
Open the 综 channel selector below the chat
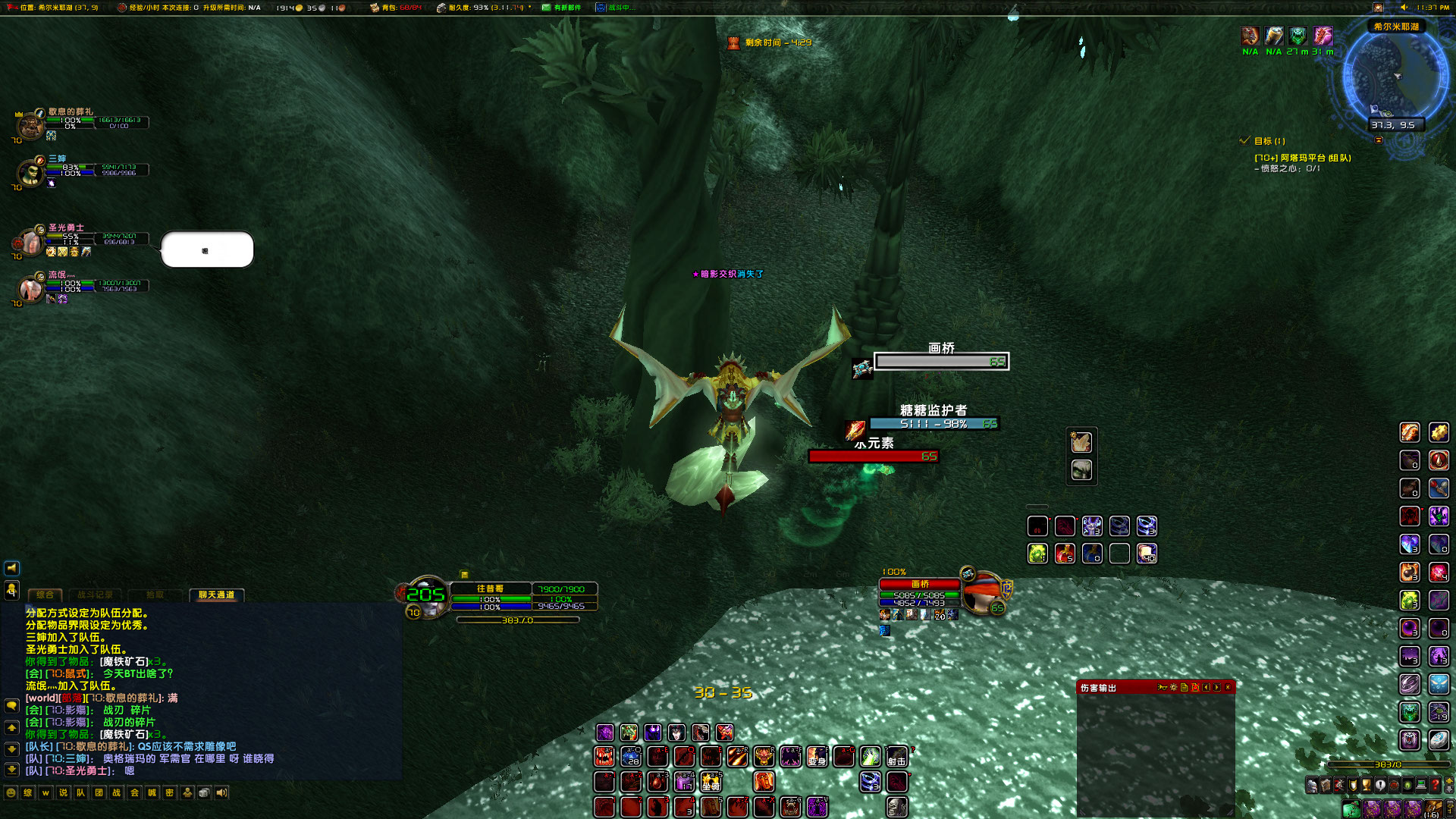(x=28, y=792)
